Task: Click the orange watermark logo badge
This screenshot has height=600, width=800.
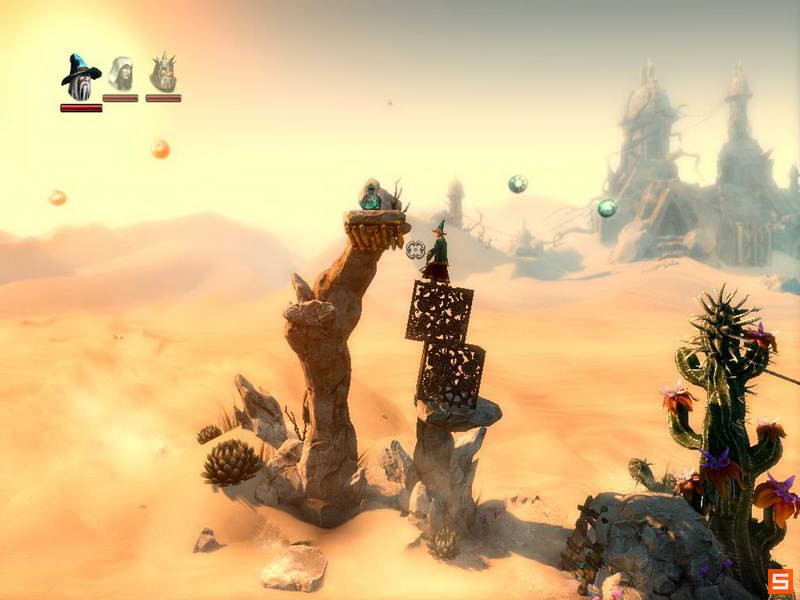Action: point(780,580)
